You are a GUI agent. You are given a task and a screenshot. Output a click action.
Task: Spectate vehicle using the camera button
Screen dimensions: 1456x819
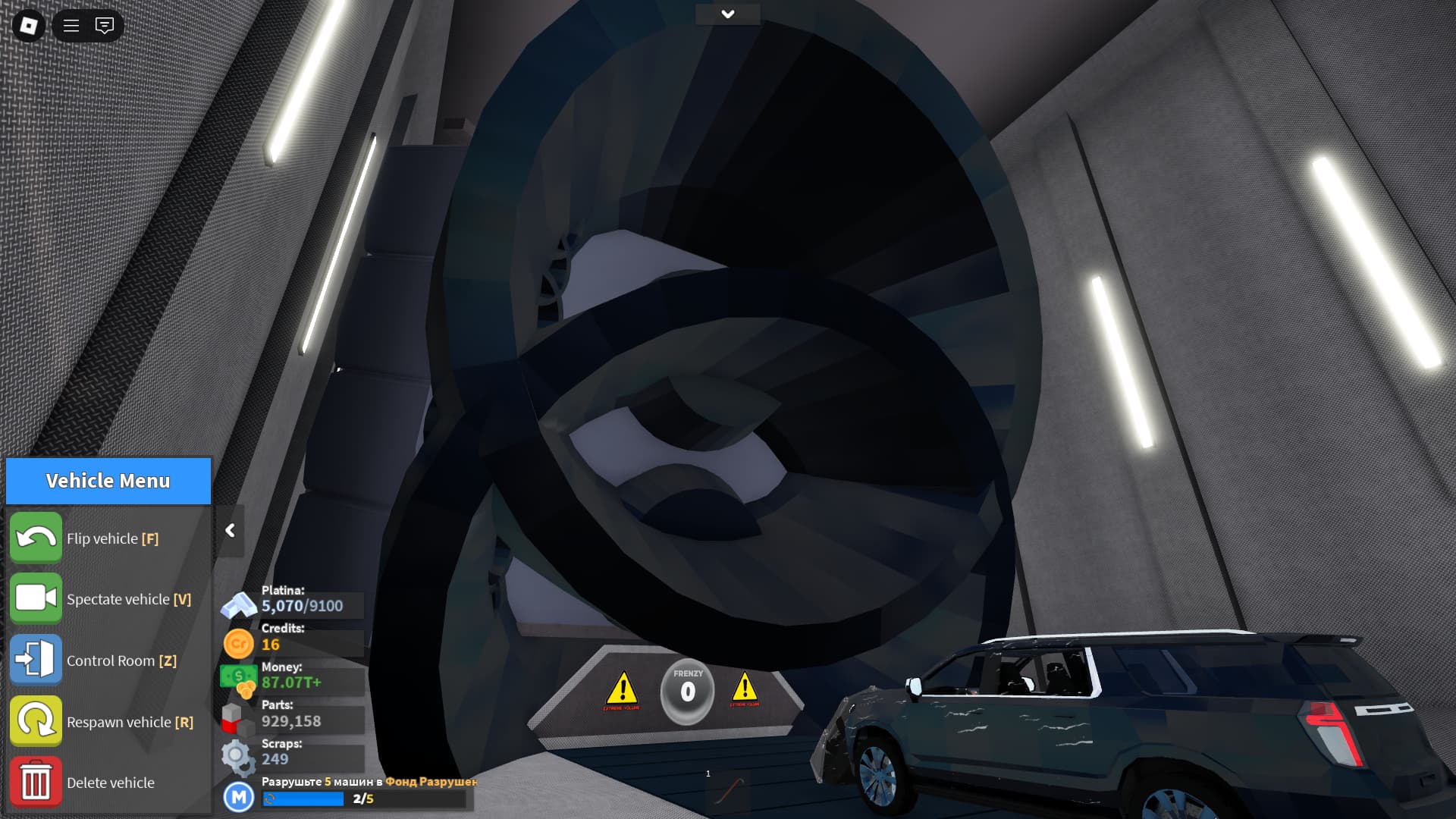click(x=36, y=598)
